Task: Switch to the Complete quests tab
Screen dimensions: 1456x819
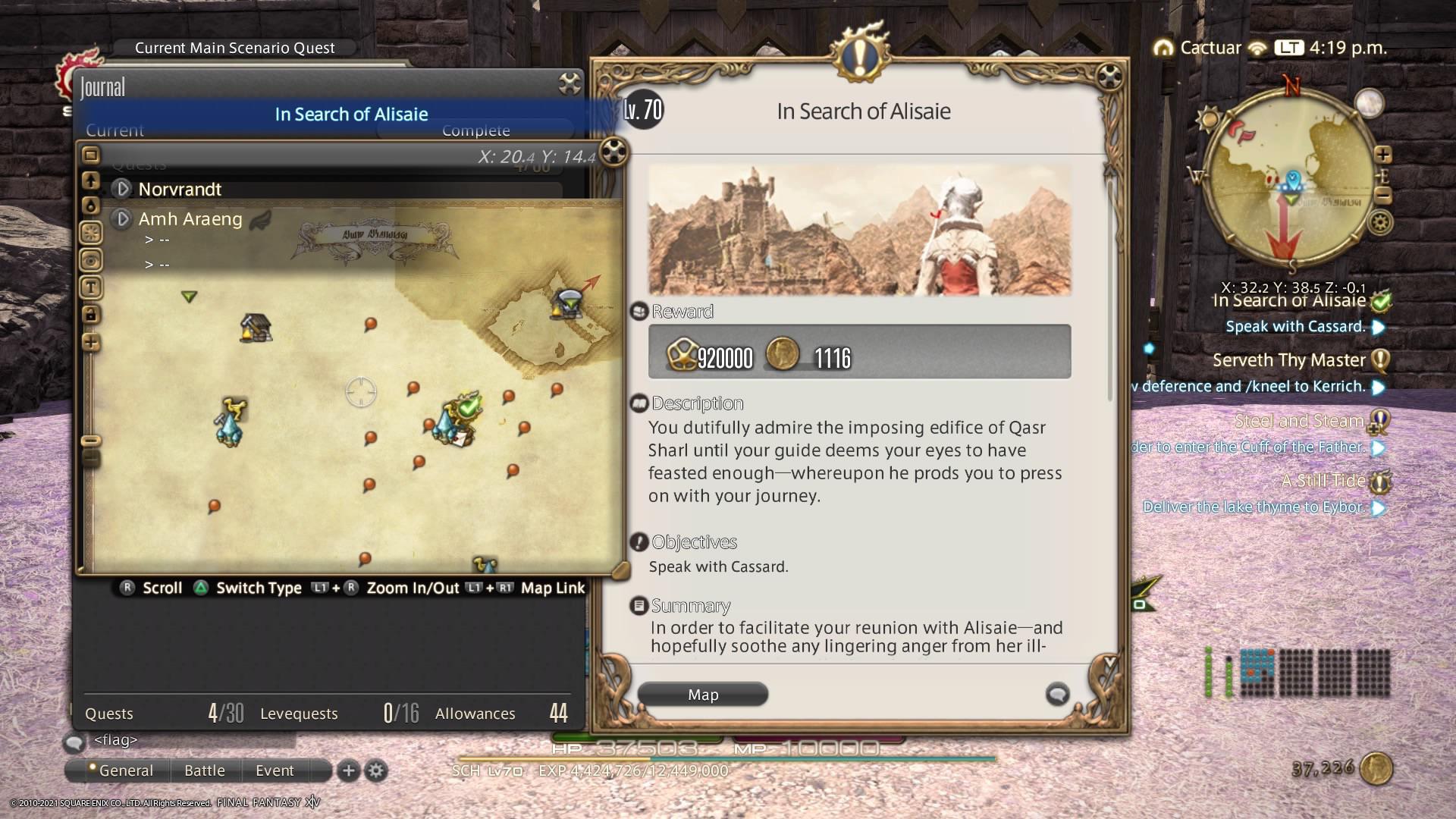Action: tap(475, 130)
